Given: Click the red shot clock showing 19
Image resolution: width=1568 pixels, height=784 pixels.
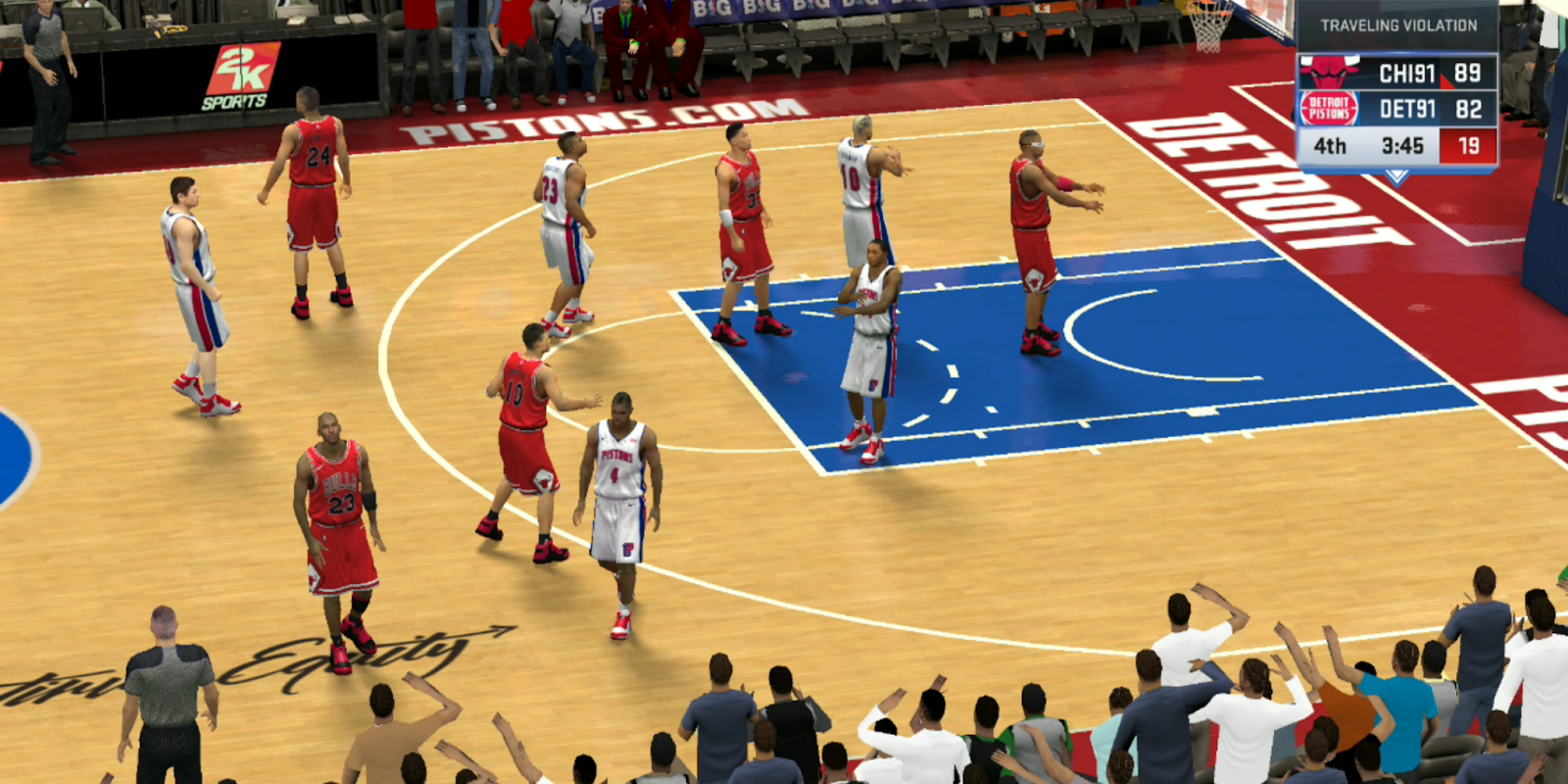Looking at the screenshot, I should 1468,144.
